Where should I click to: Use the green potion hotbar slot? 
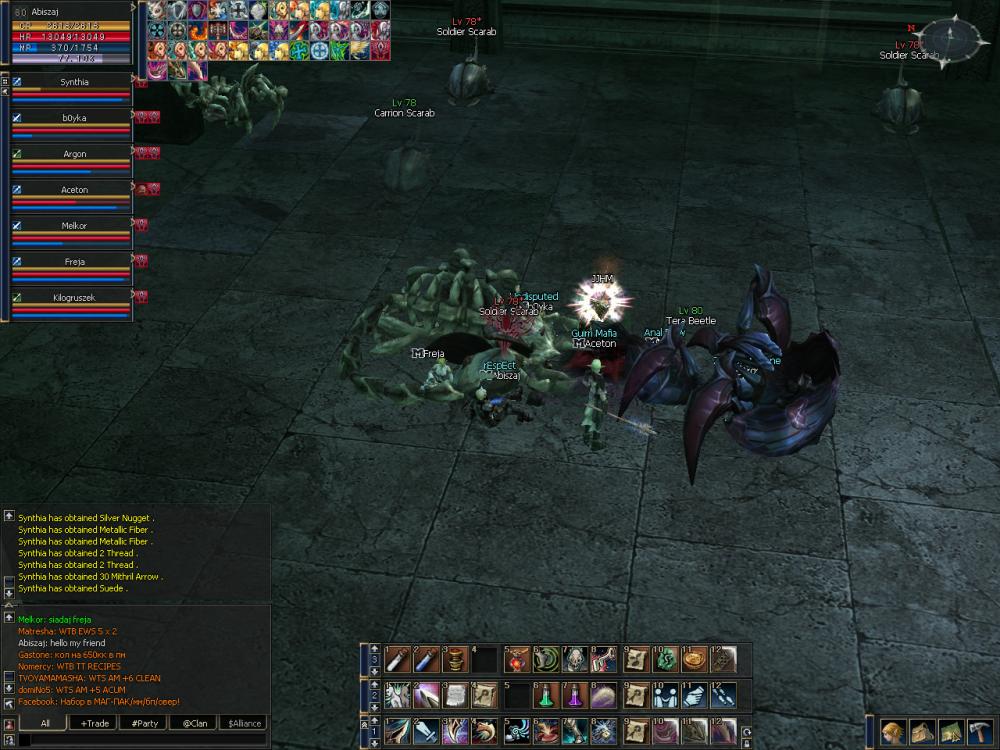click(548, 695)
